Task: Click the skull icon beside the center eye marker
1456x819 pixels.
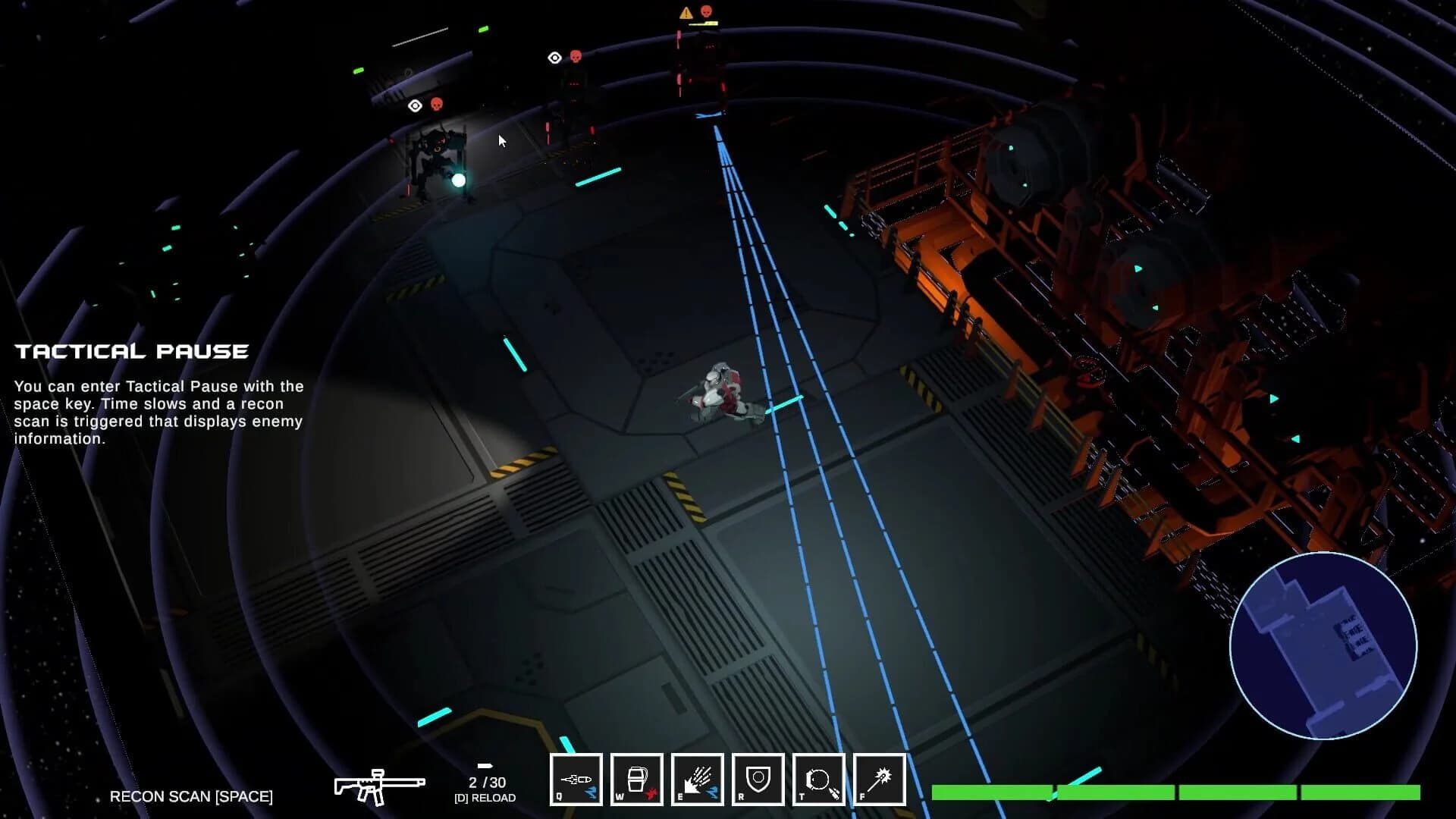Action: [x=575, y=58]
